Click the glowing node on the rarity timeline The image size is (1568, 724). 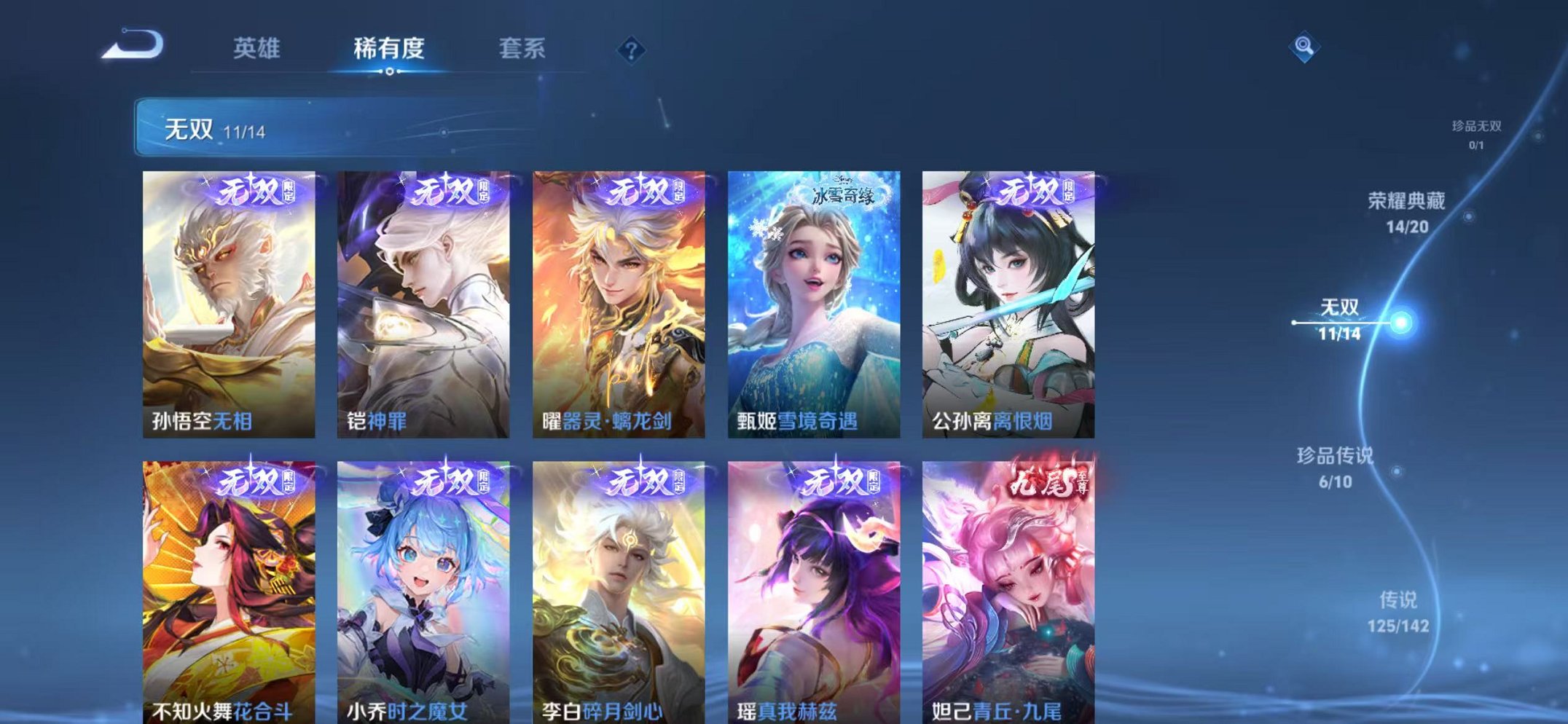pos(1400,320)
